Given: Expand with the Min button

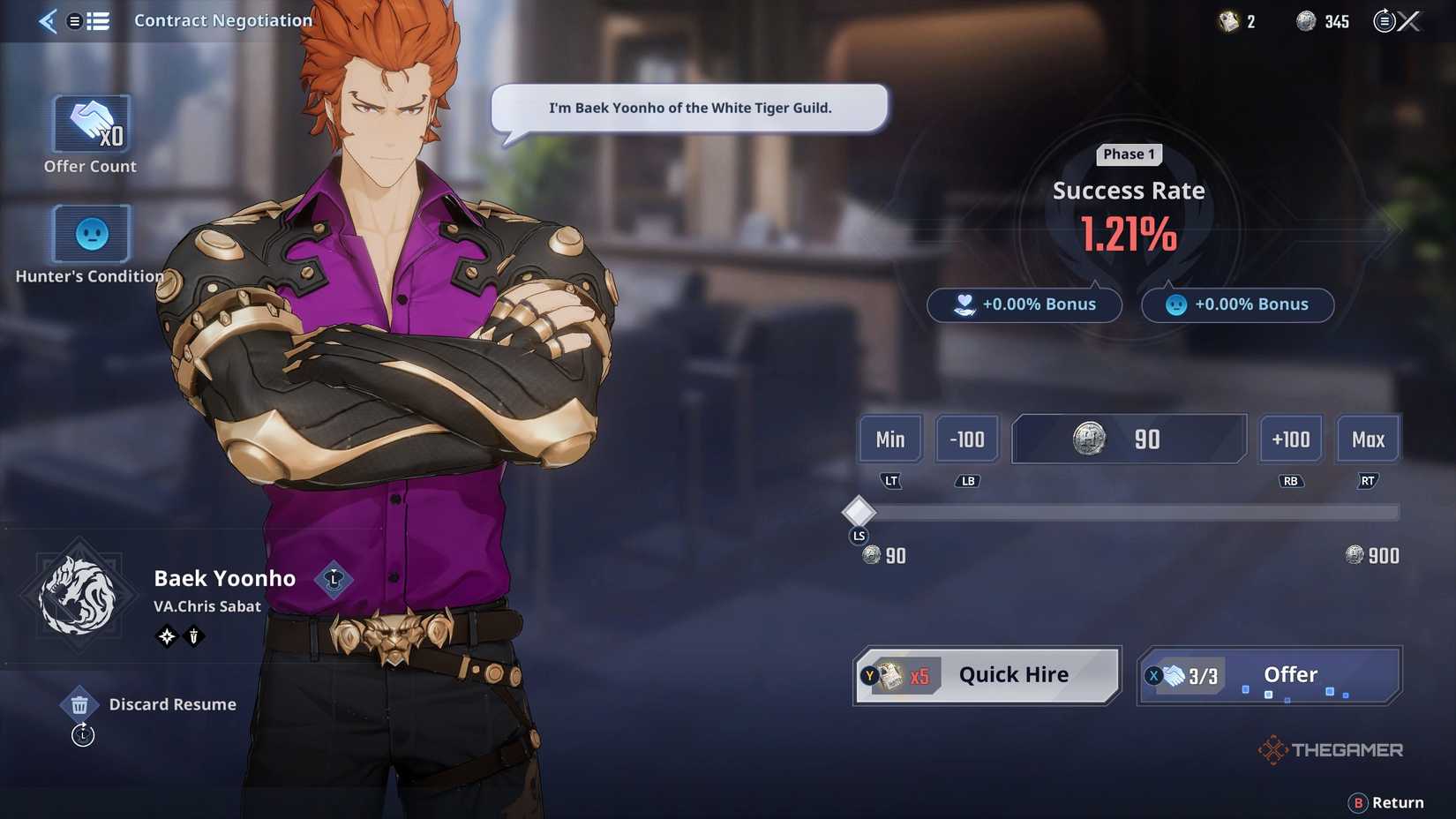Looking at the screenshot, I should (x=889, y=439).
